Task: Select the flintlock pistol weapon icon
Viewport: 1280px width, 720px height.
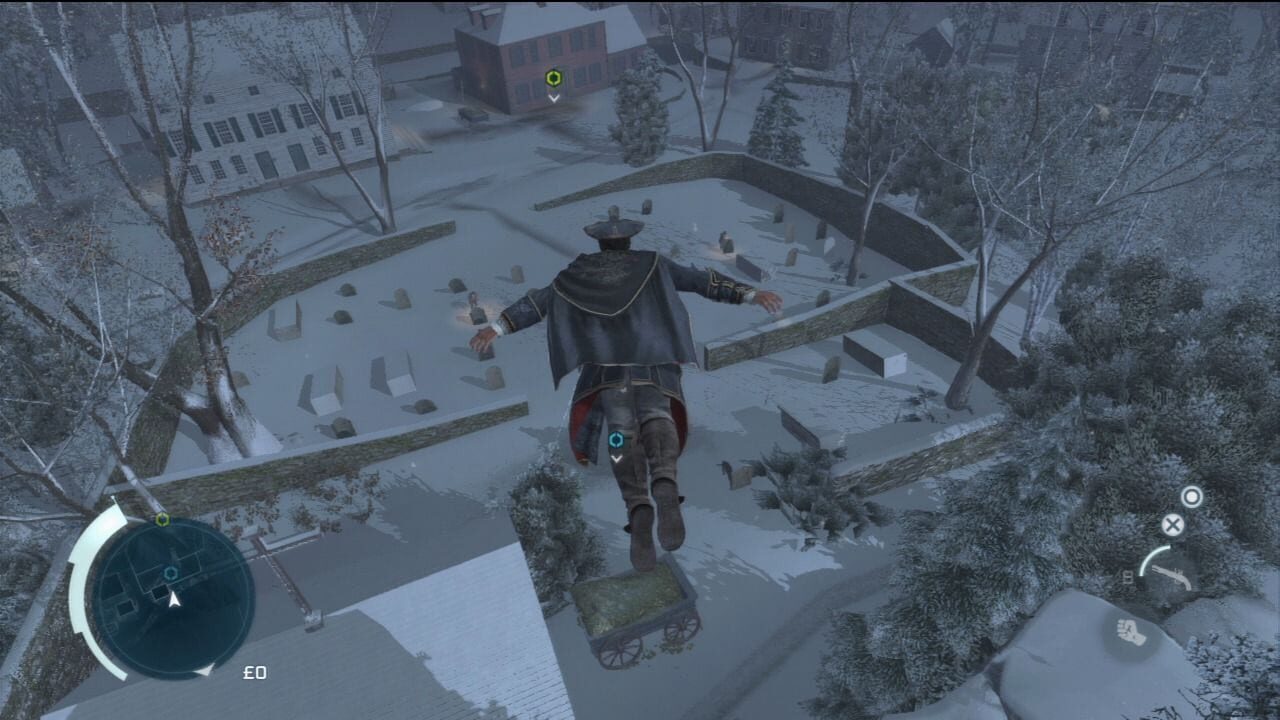Action: [x=1173, y=578]
